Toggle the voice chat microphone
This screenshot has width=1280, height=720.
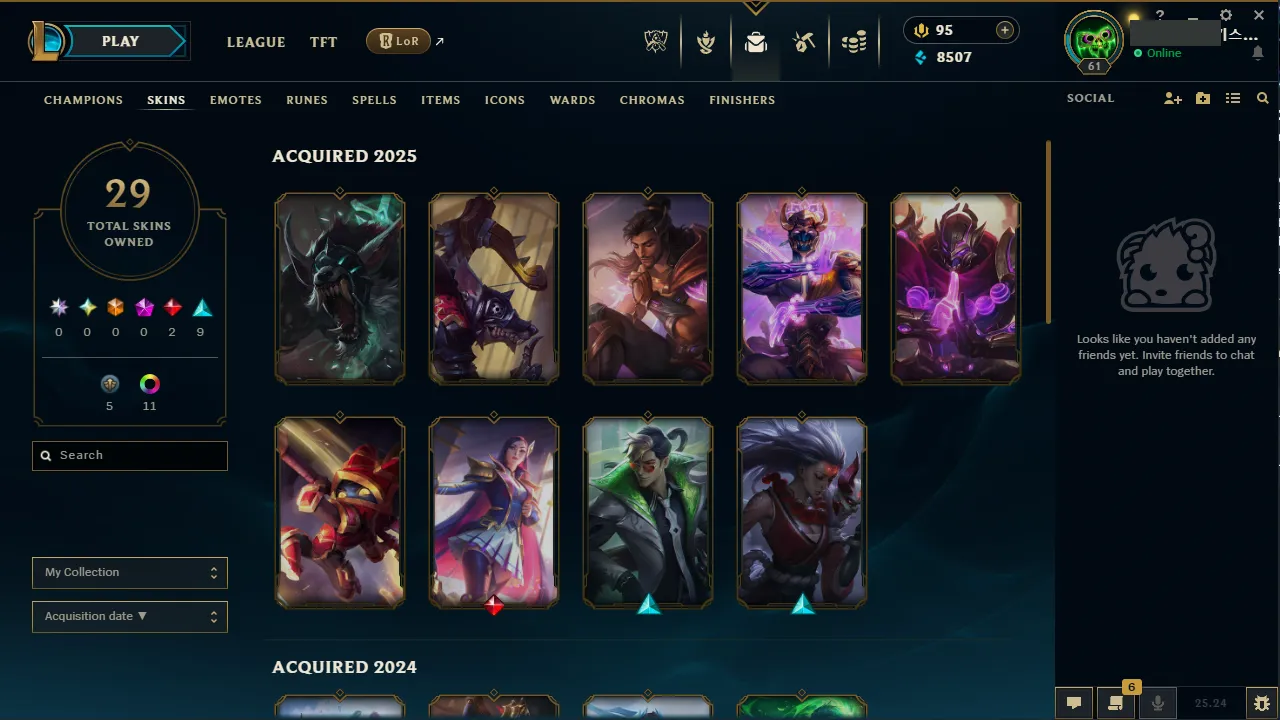1157,703
